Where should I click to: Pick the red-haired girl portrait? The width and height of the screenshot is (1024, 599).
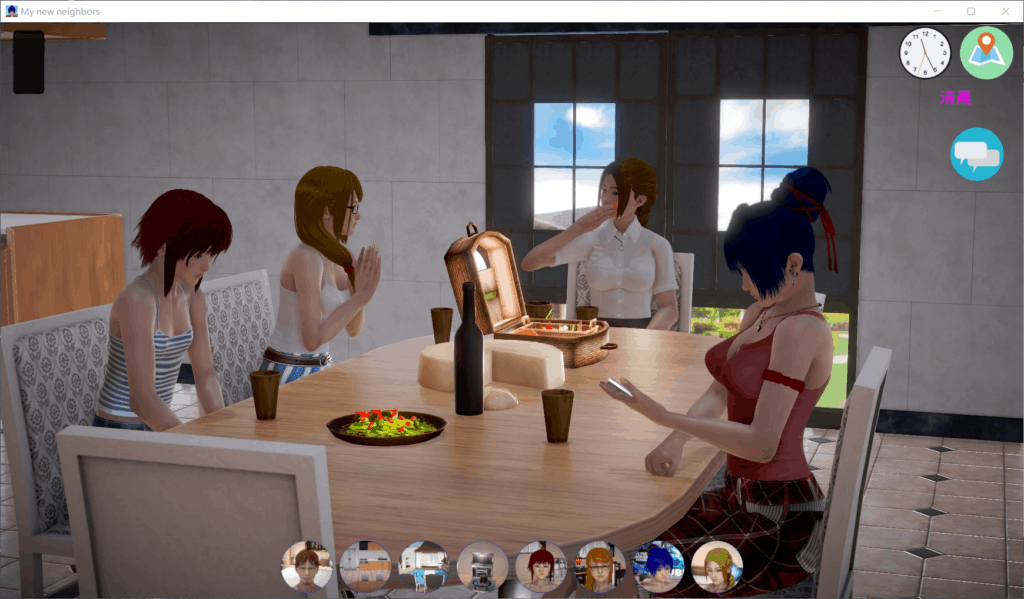tap(541, 566)
